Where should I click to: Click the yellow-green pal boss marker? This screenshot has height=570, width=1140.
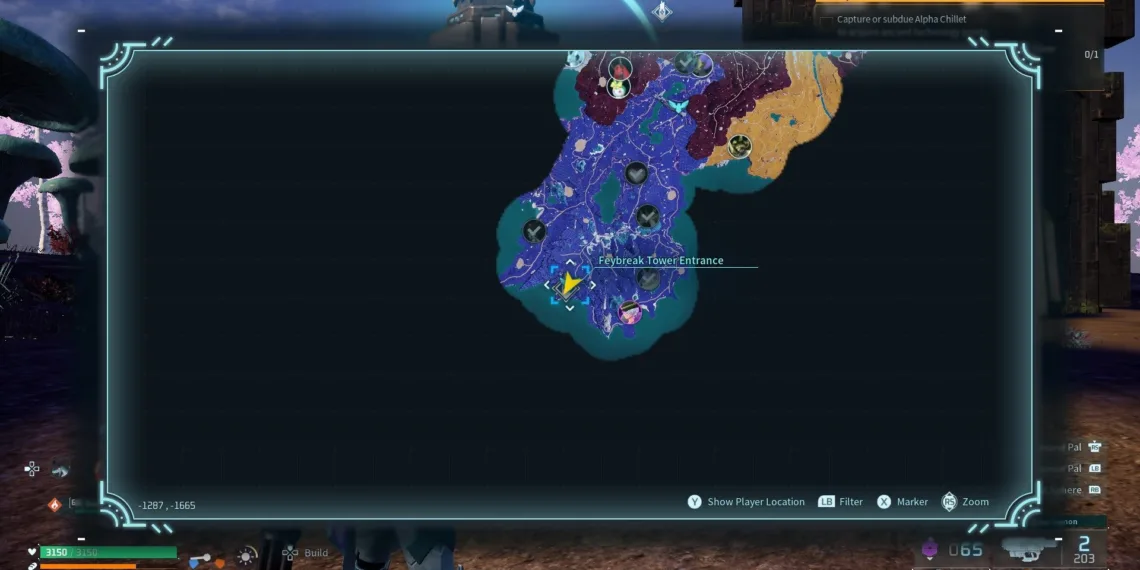(x=619, y=88)
